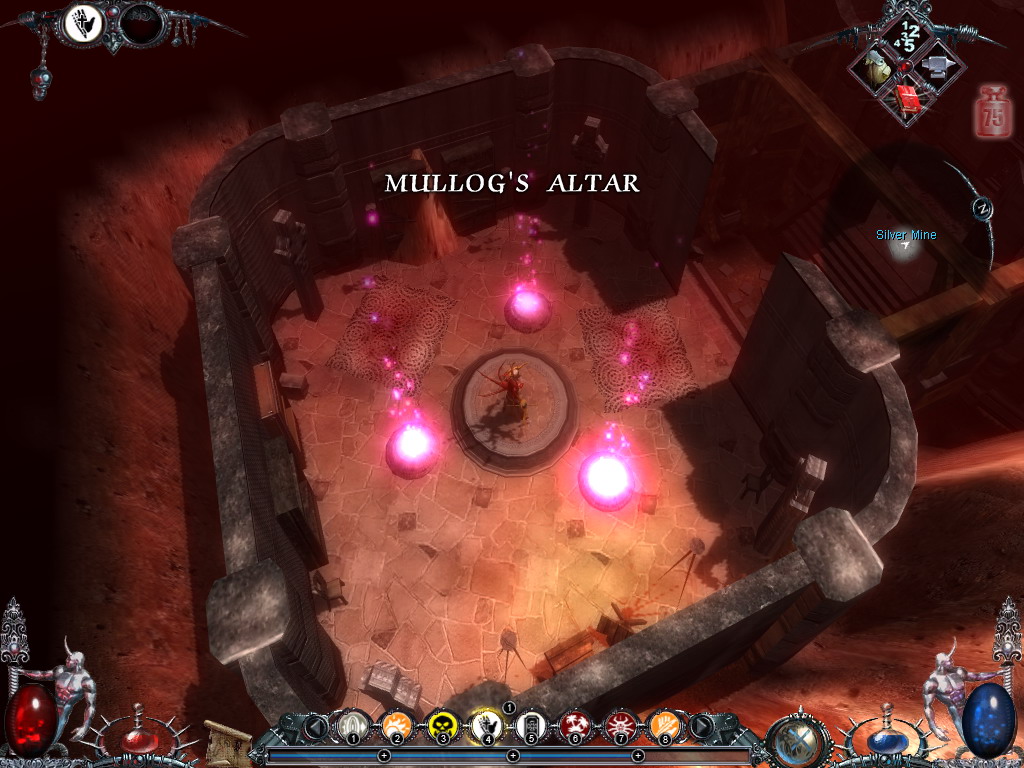1024x768 pixels.
Task: Open the red book journal
Action: tap(908, 98)
